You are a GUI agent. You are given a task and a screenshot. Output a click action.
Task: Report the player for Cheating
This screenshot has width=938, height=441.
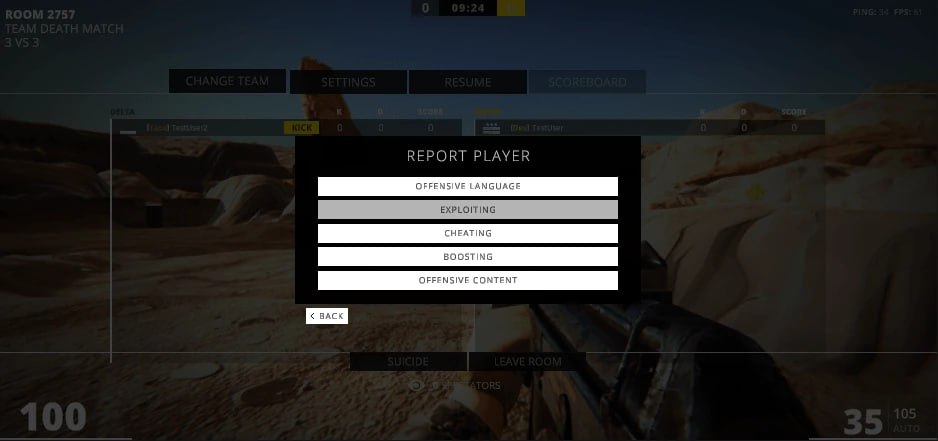coord(467,233)
